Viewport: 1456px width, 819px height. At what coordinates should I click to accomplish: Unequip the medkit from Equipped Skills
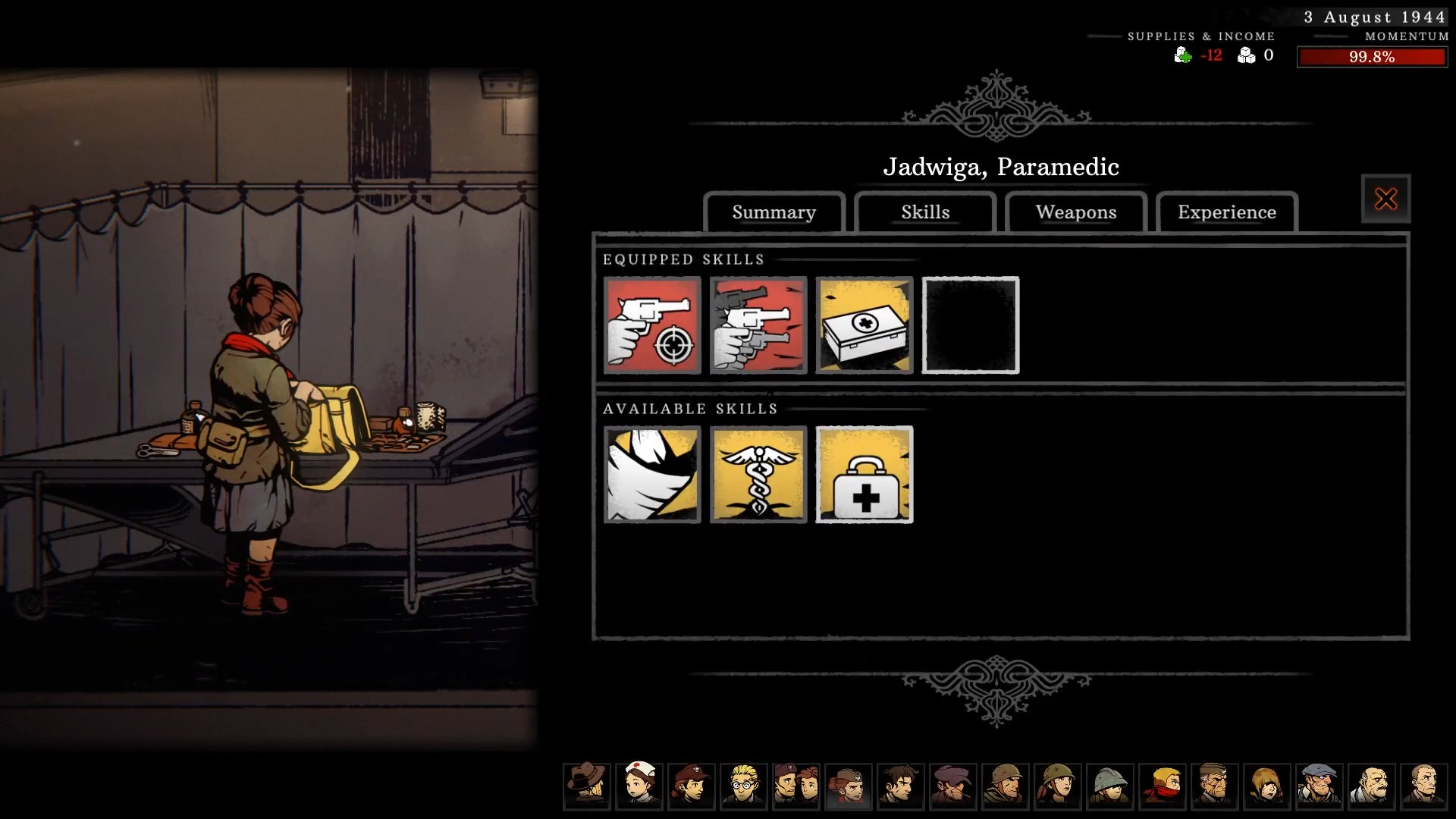point(864,325)
